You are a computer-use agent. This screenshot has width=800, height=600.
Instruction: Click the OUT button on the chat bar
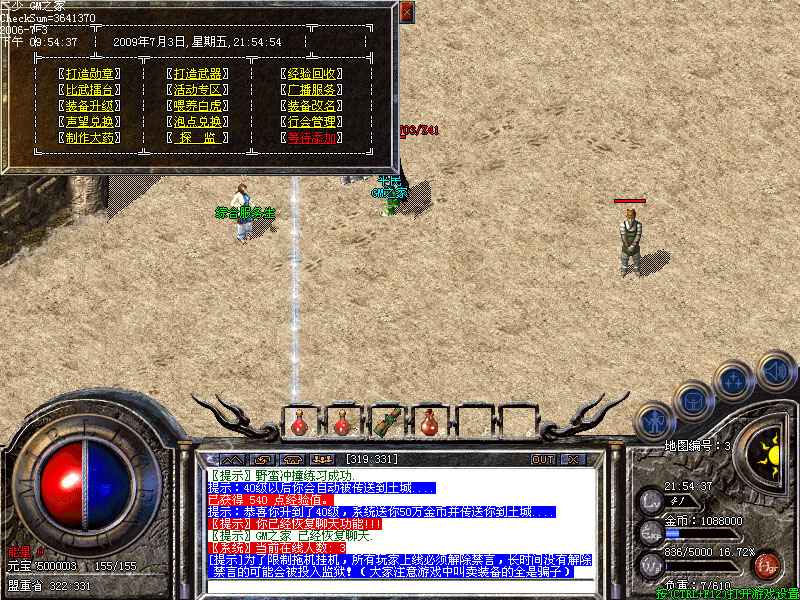click(x=542, y=459)
